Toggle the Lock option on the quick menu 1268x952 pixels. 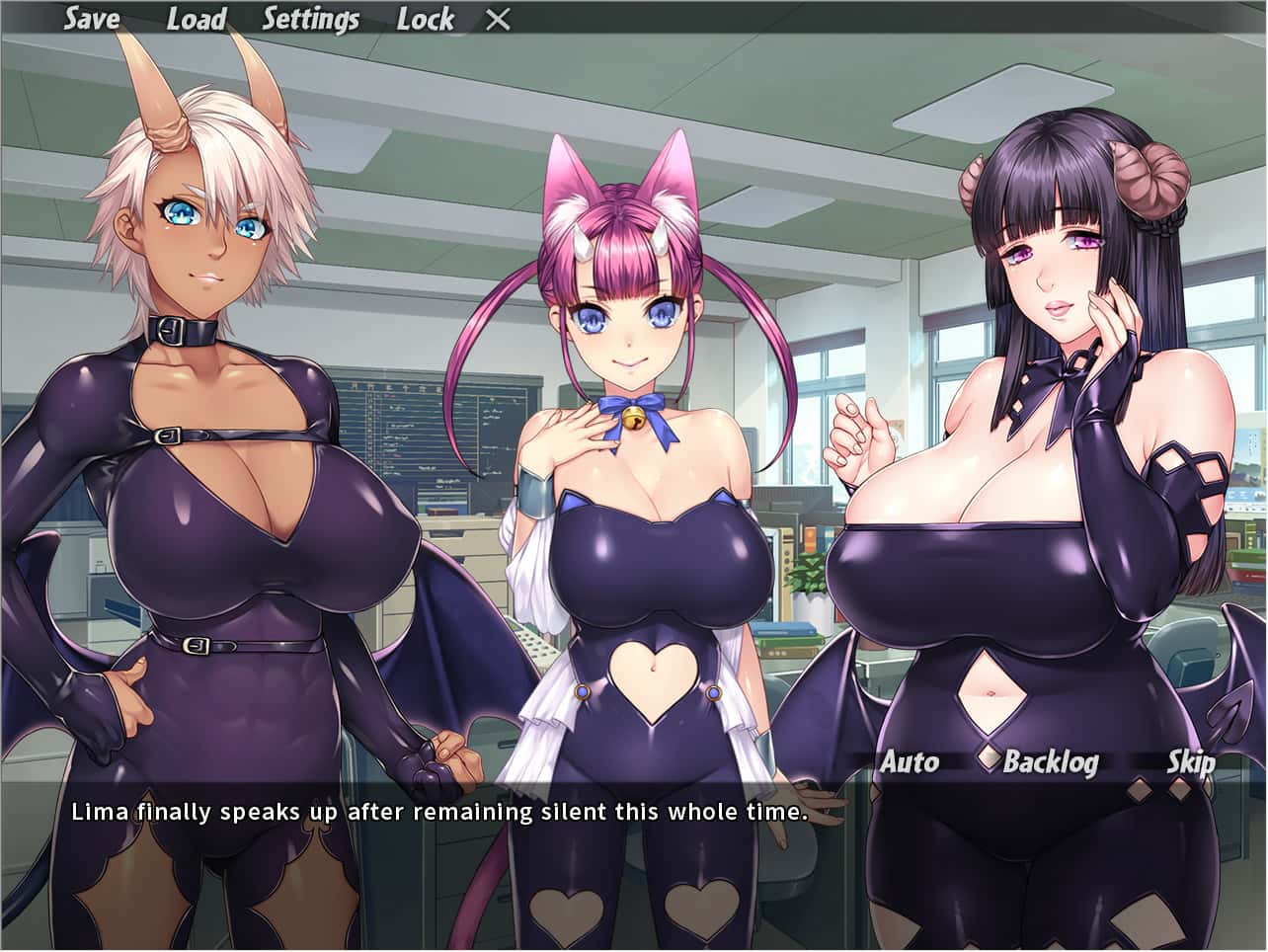click(426, 19)
